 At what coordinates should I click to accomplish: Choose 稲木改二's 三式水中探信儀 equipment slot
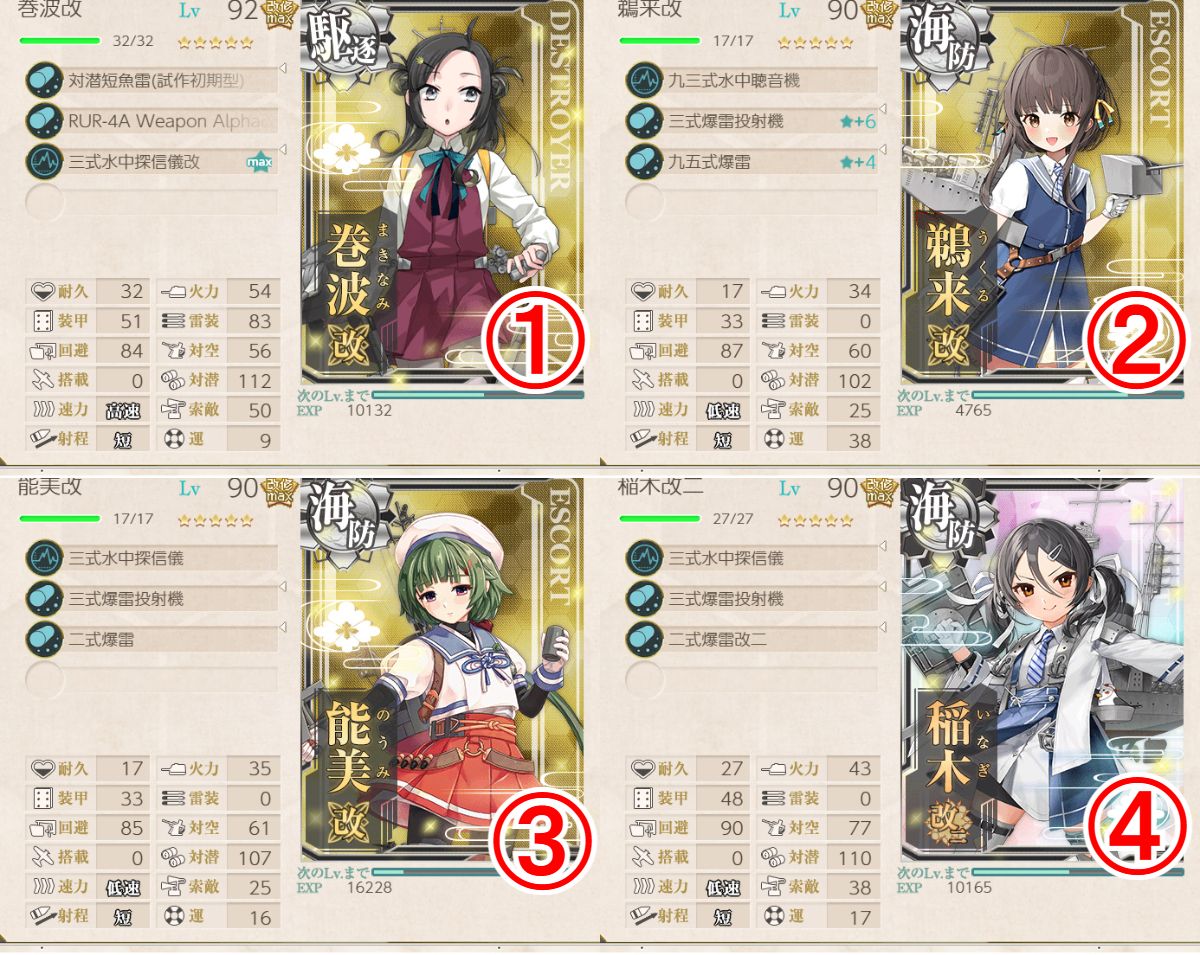pos(750,558)
